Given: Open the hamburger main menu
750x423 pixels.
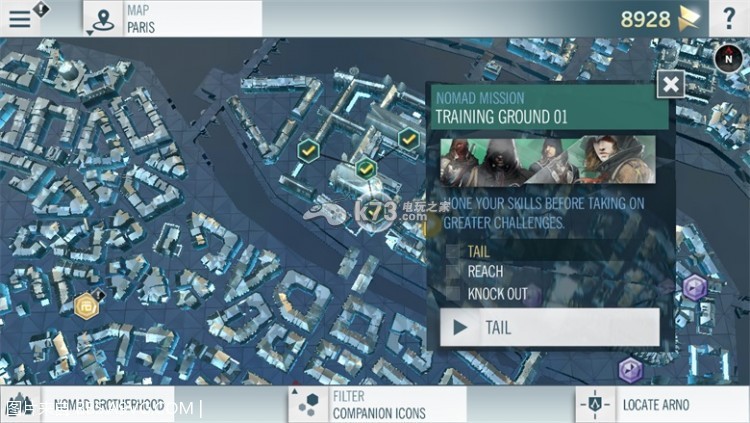Looking at the screenshot, I should click(x=20, y=18).
